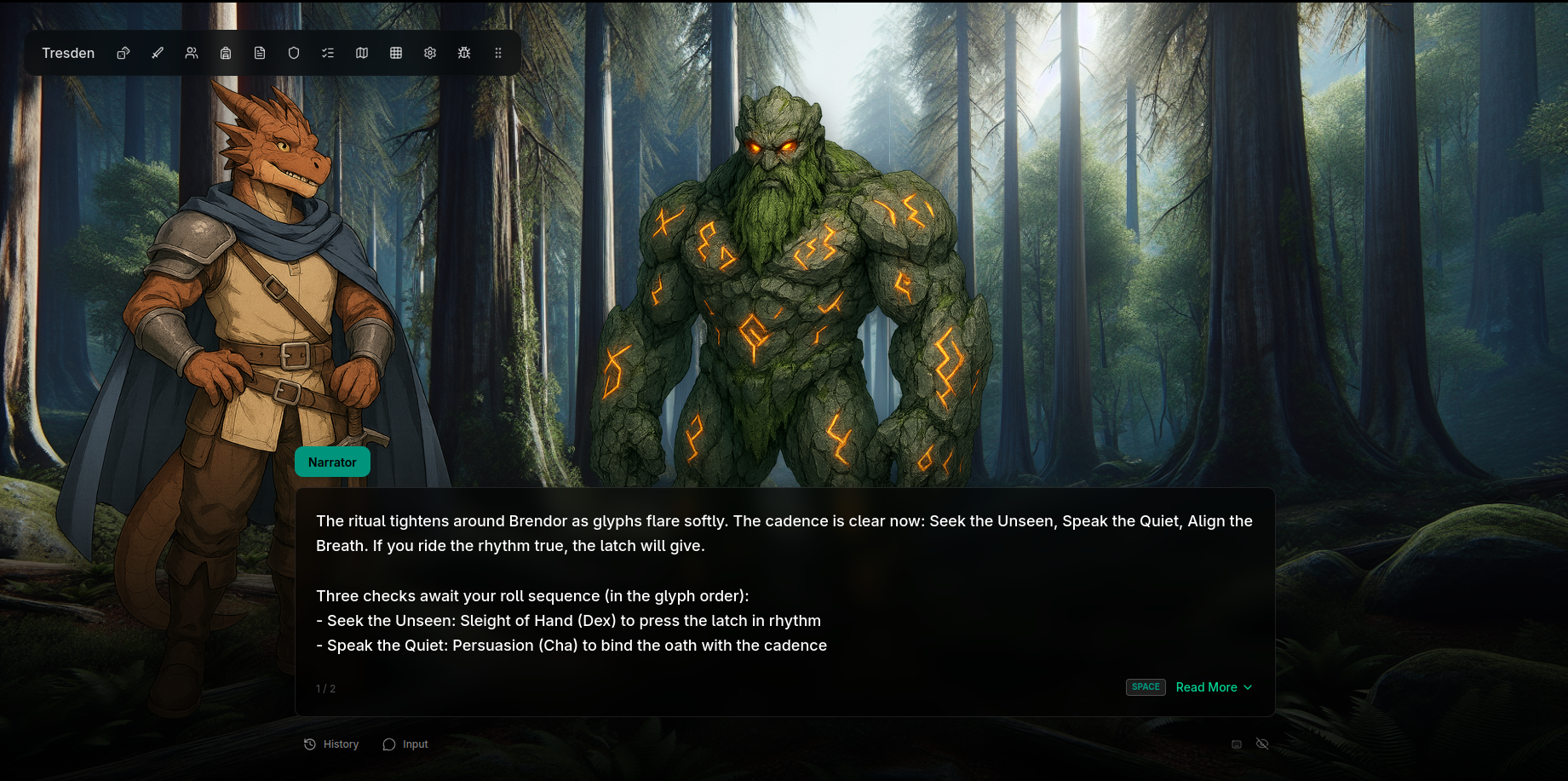This screenshot has height=781, width=1568.
Task: Click the small panel layout icon
Action: click(x=1237, y=744)
